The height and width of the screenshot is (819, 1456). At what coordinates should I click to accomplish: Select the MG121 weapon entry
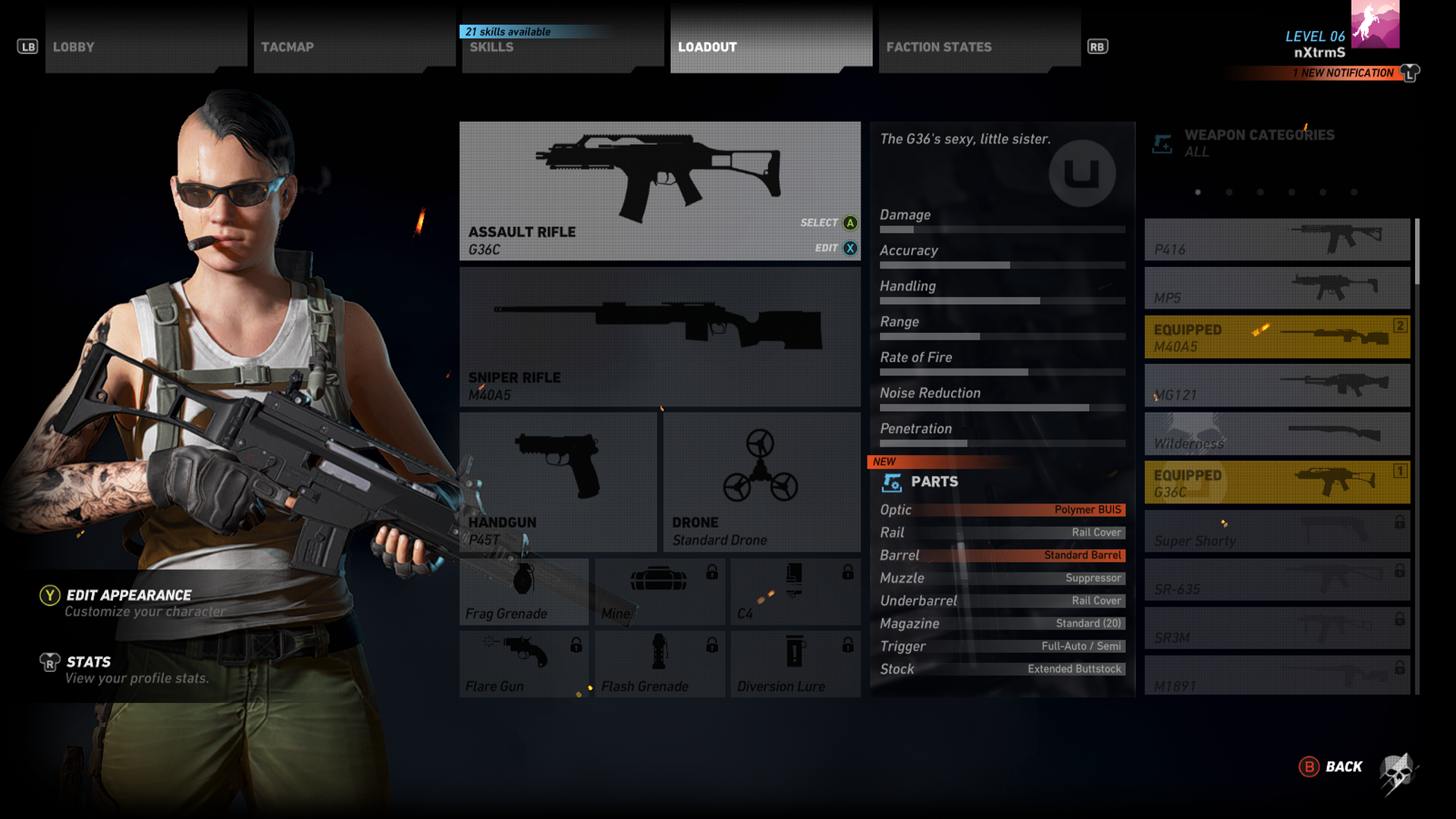click(1277, 385)
